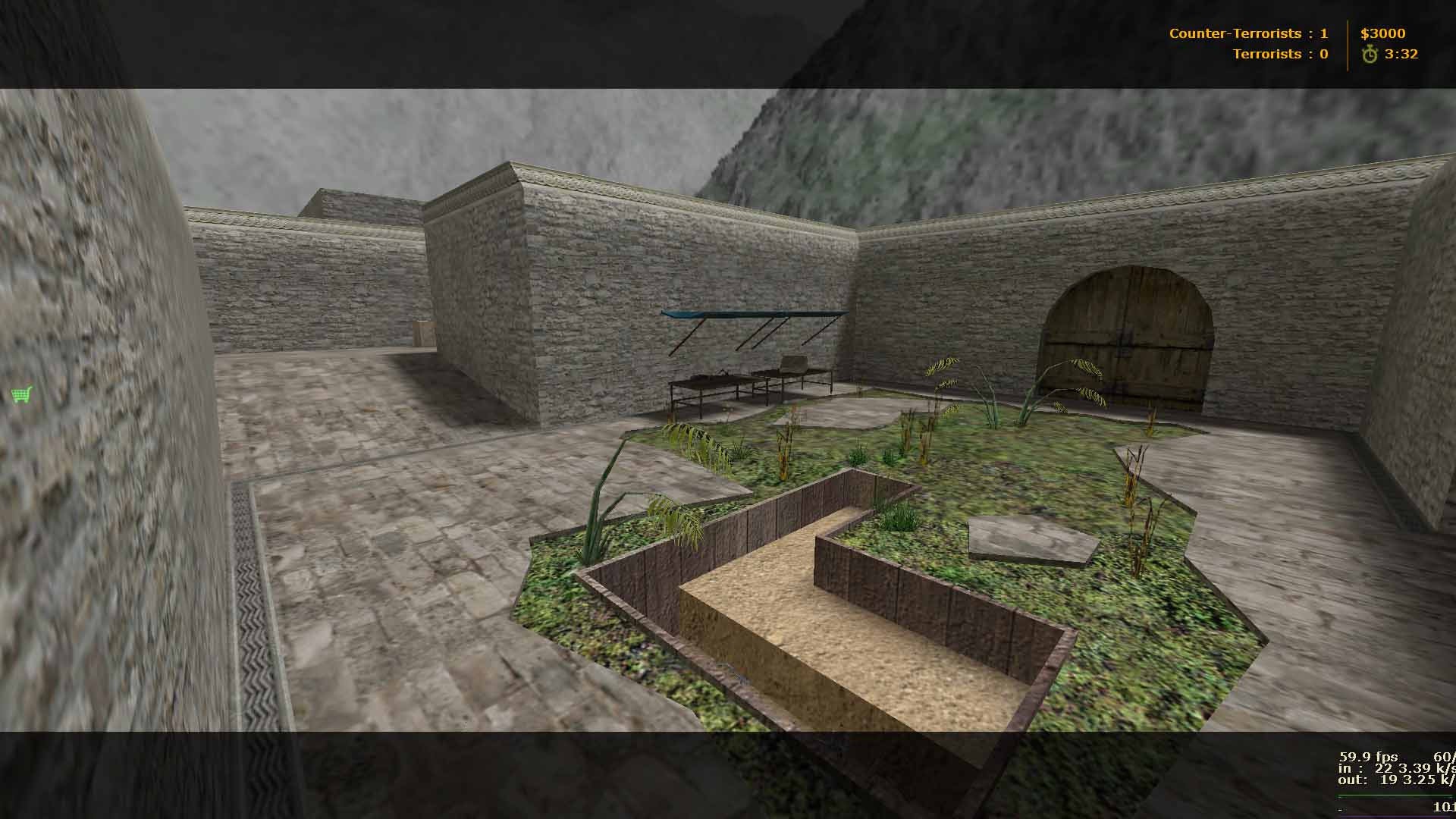
Task: Click the green net_graph latency bar
Action: tap(1390, 797)
